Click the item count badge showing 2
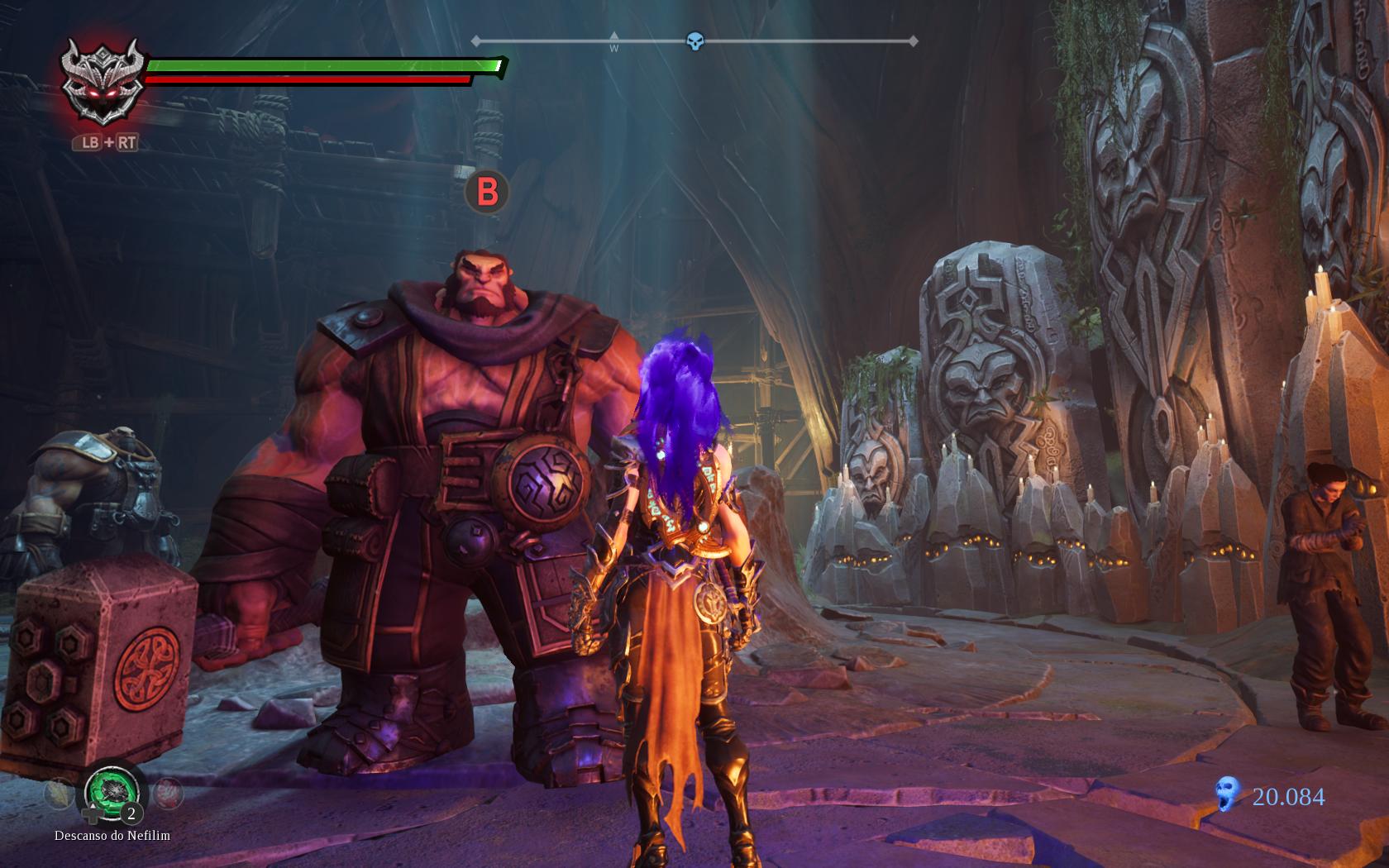Image resolution: width=1389 pixels, height=868 pixels. [x=131, y=813]
